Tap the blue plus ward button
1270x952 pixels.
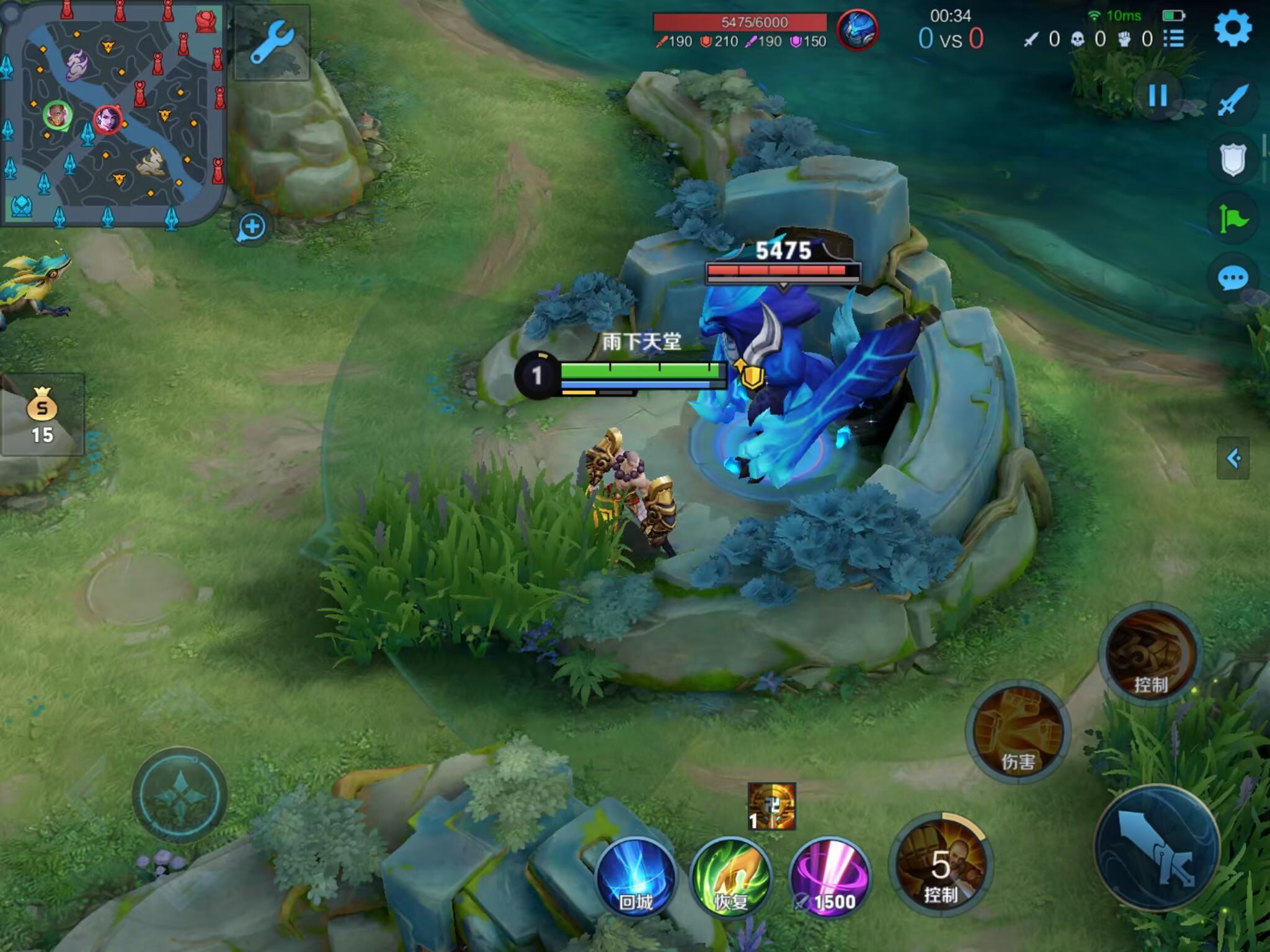(252, 227)
